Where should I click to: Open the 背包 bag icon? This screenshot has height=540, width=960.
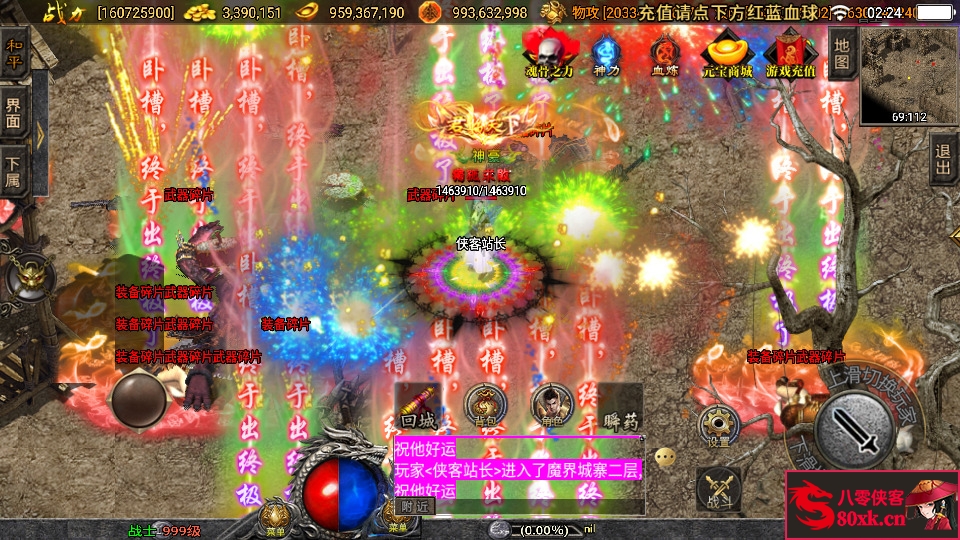[486, 404]
